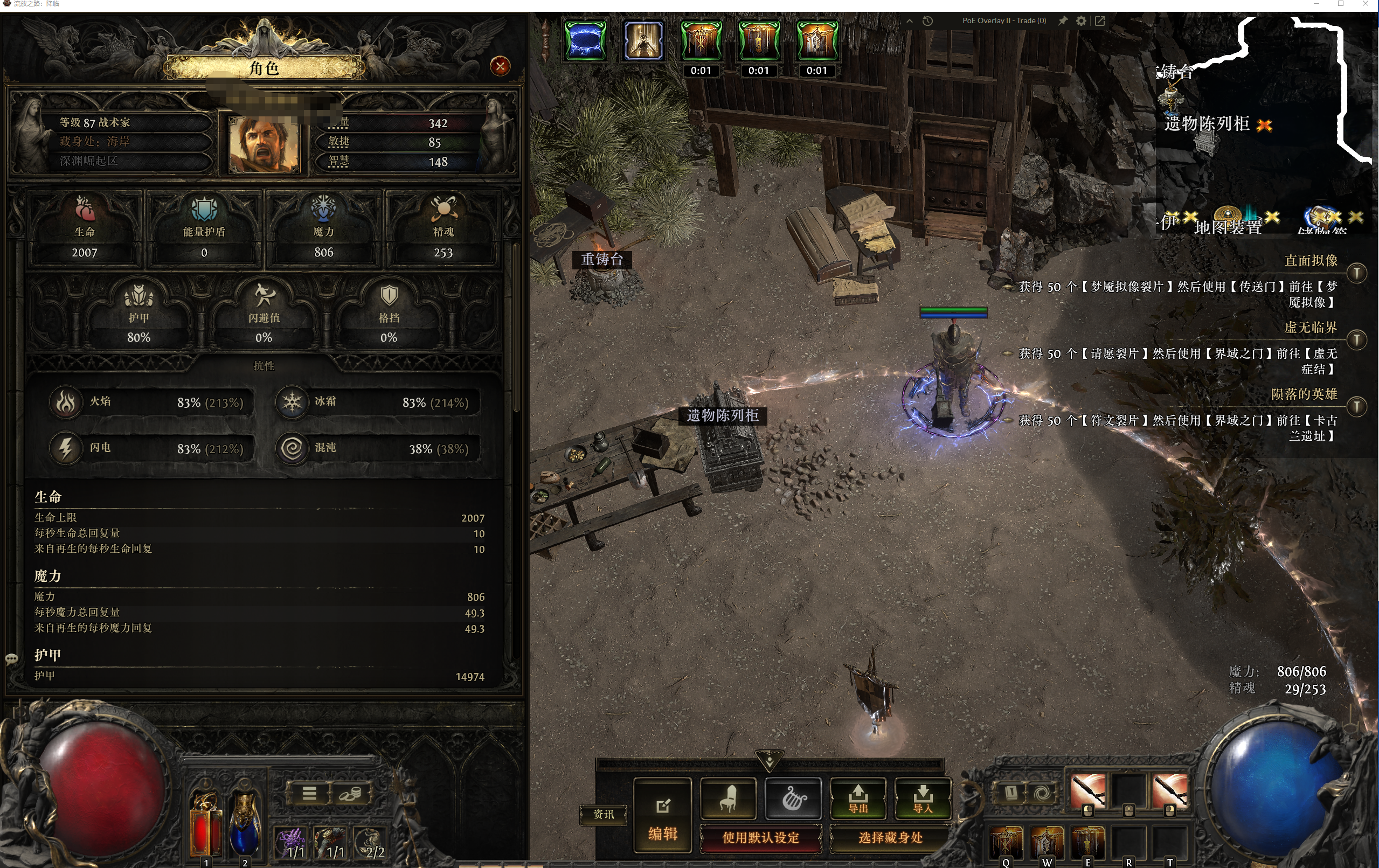Screen dimensions: 1379x868
Task: Open the three-line menu button
Action: (309, 794)
